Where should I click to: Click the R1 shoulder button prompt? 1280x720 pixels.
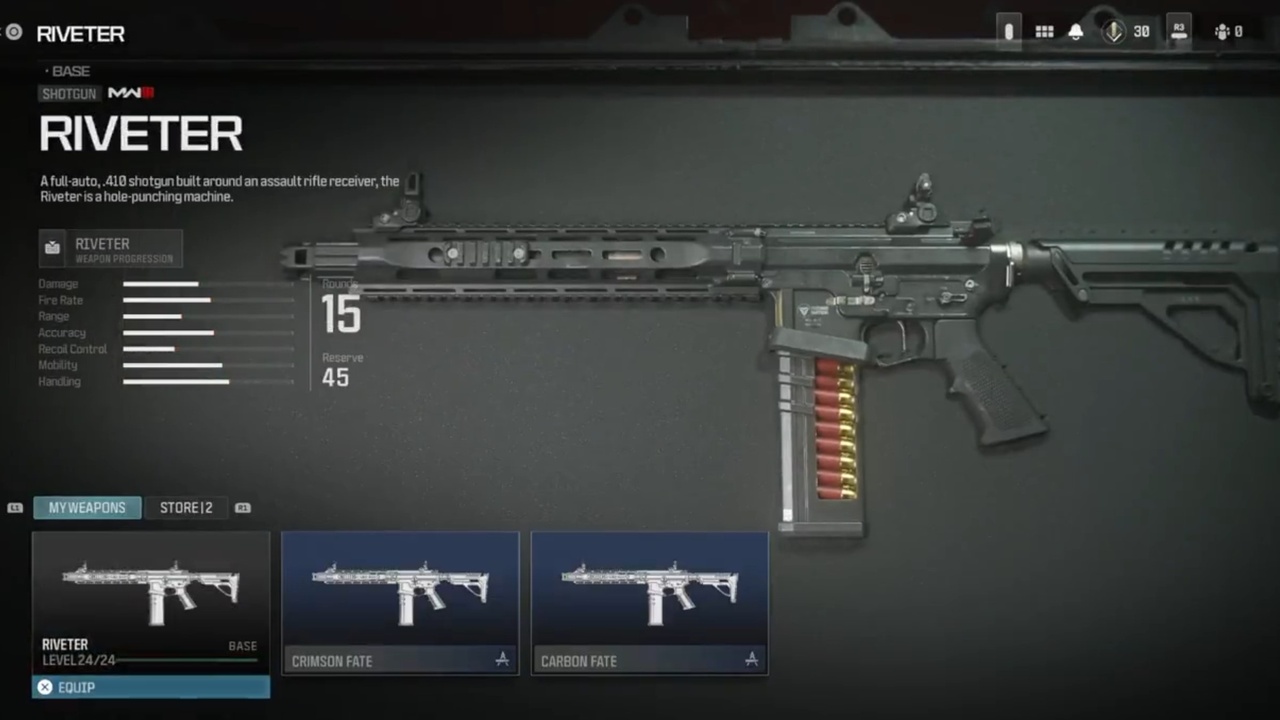[242, 508]
